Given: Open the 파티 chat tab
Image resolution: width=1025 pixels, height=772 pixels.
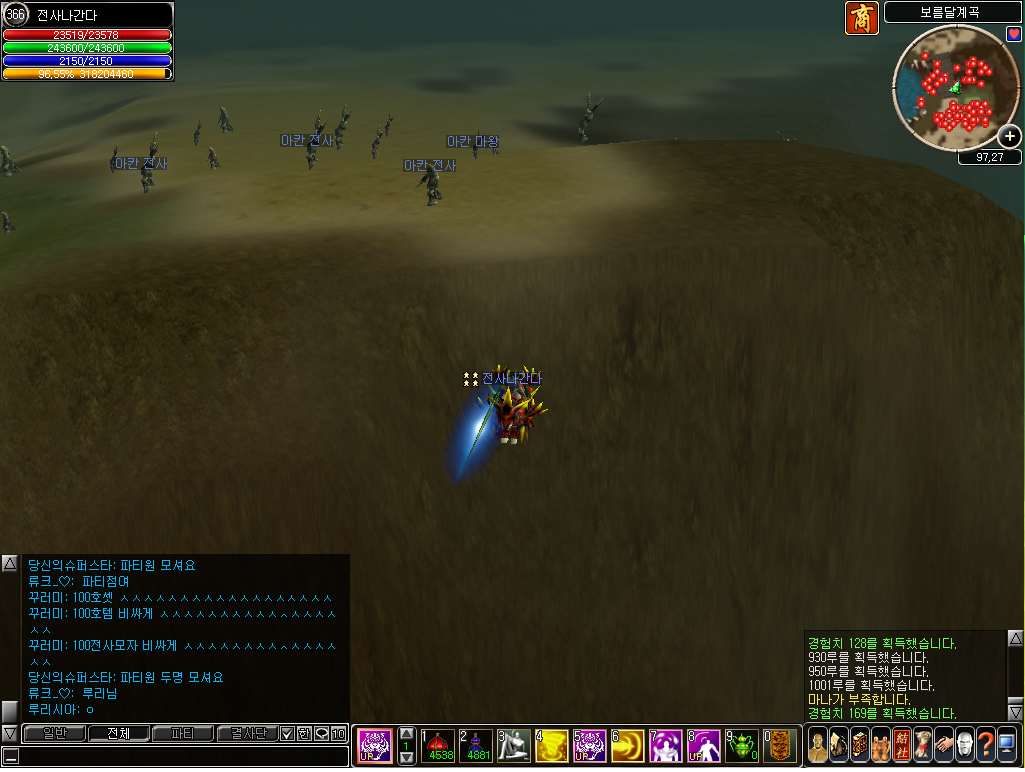Looking at the screenshot, I should coord(183,734).
